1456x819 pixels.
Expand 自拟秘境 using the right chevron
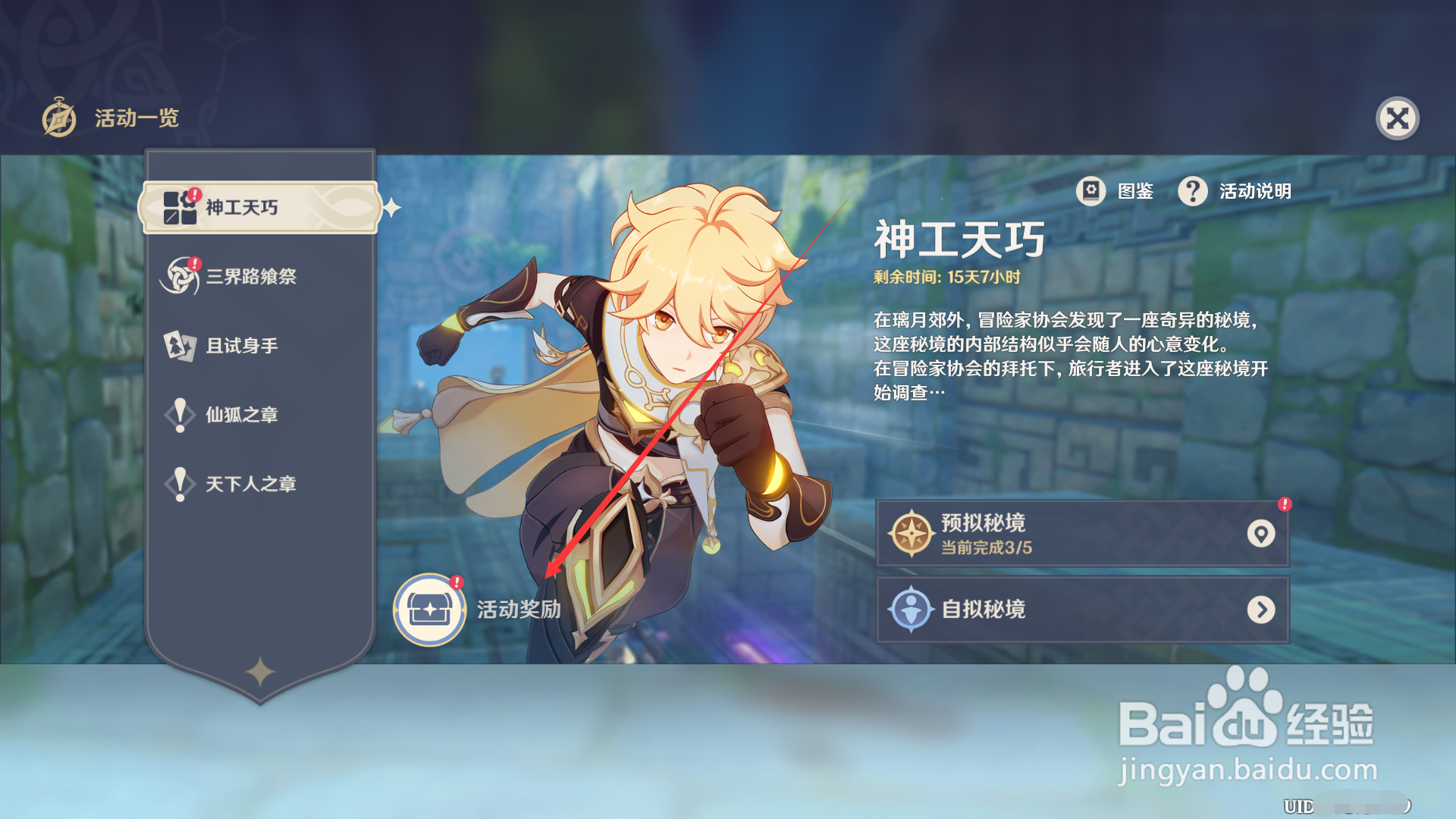(1261, 609)
